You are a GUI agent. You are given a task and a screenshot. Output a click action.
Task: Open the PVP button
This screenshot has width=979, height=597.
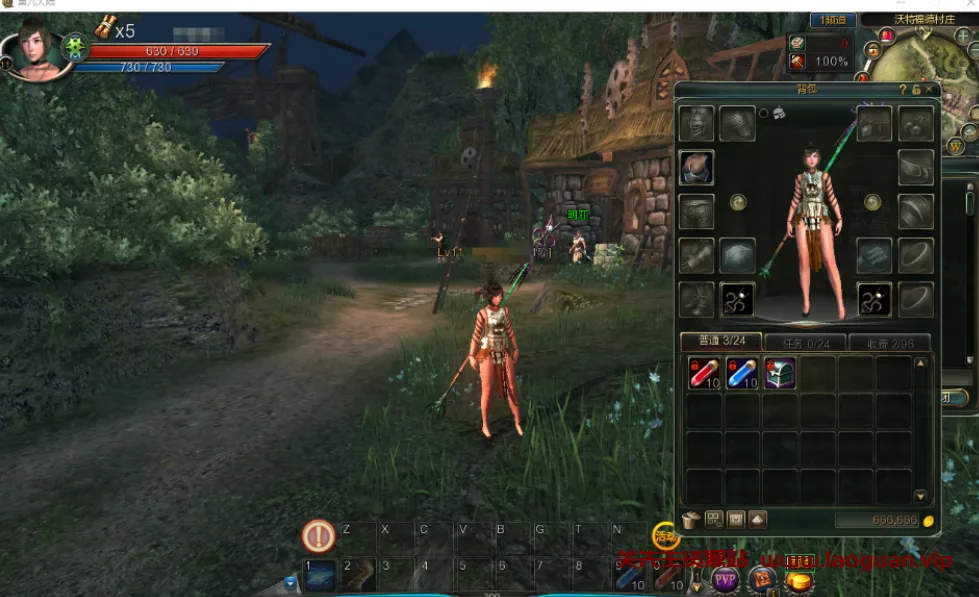[x=725, y=579]
